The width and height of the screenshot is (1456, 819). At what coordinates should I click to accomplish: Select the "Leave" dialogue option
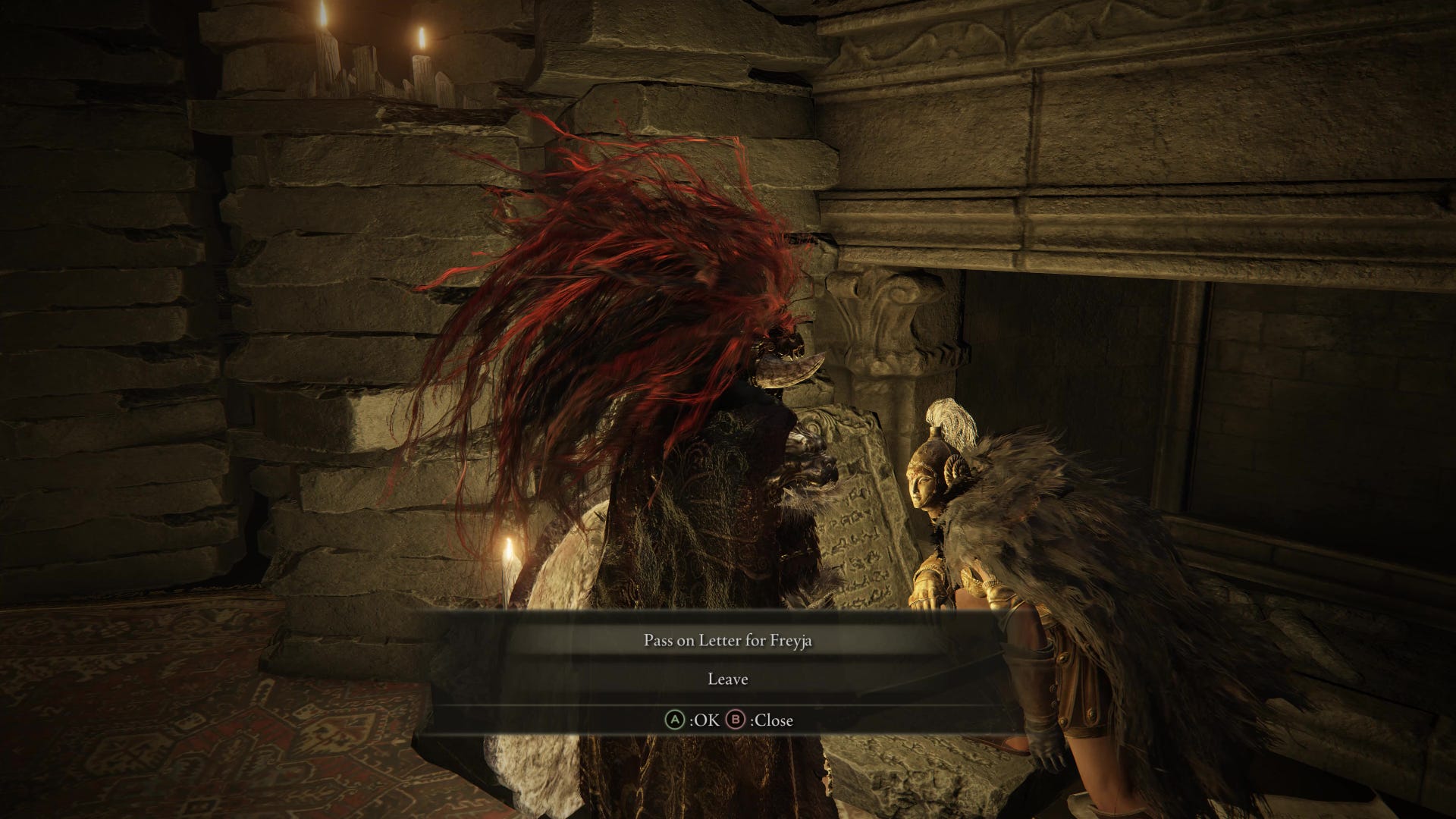728,679
